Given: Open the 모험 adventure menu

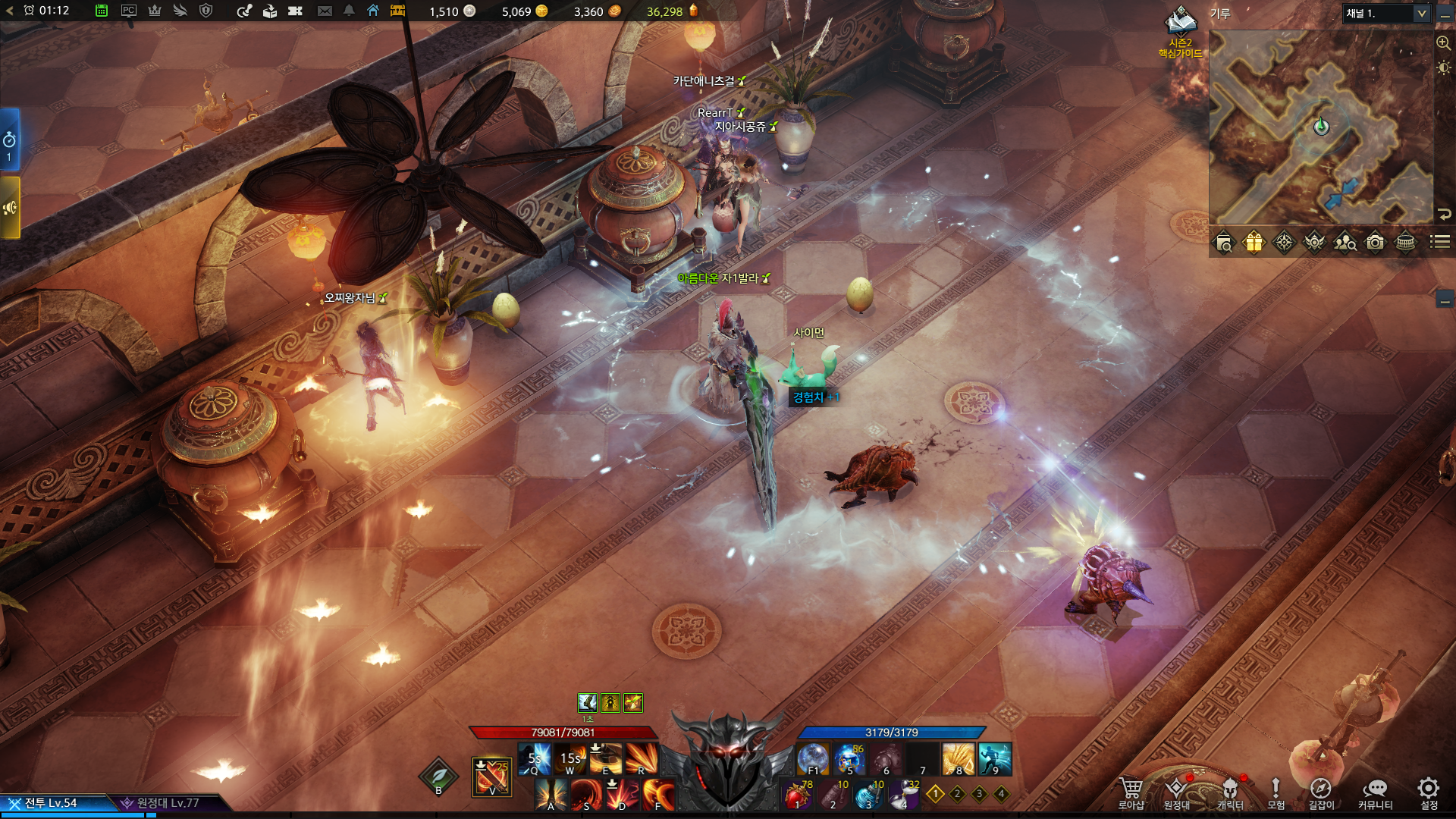Looking at the screenshot, I should pos(1276,791).
